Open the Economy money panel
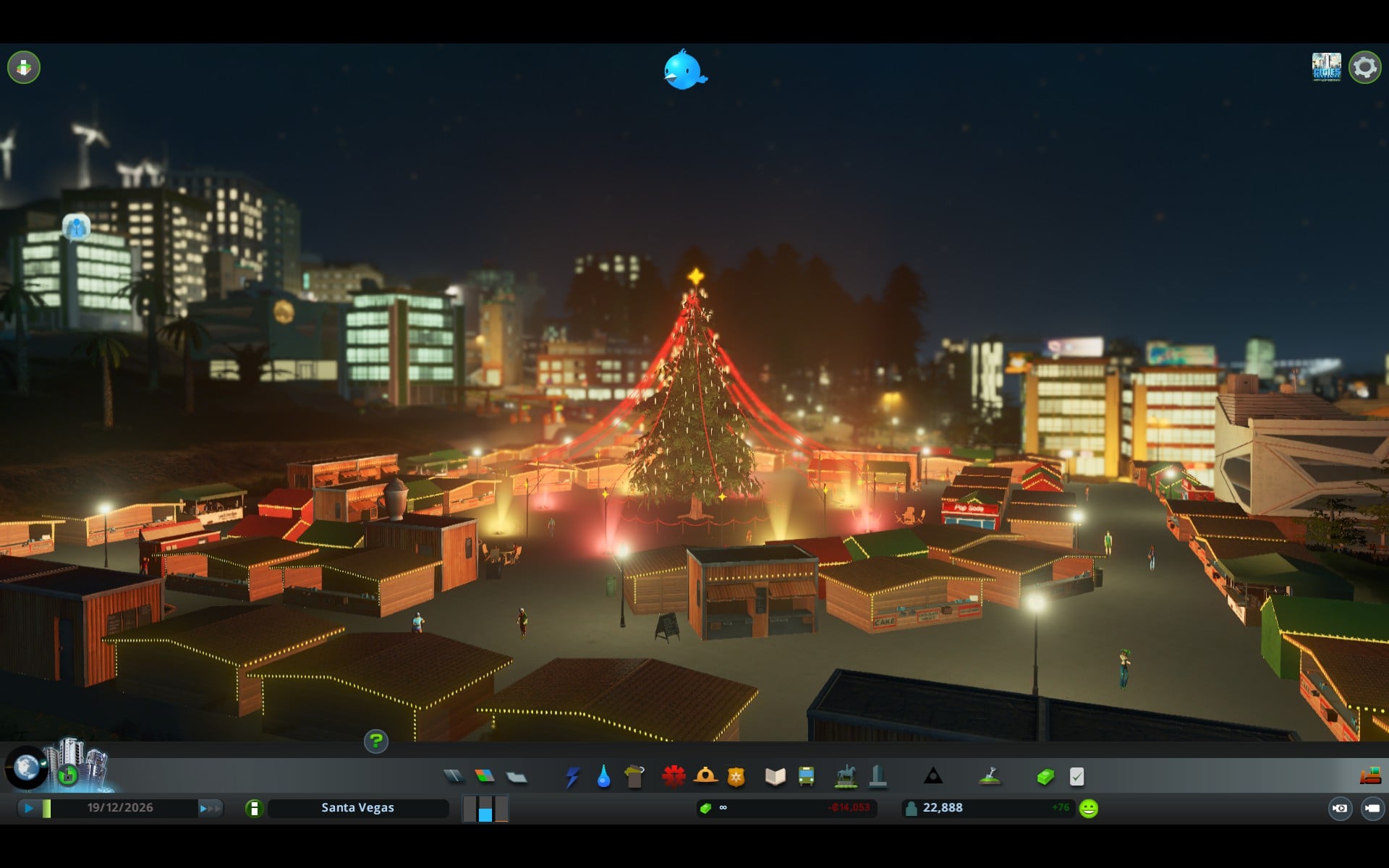 coord(1045,777)
